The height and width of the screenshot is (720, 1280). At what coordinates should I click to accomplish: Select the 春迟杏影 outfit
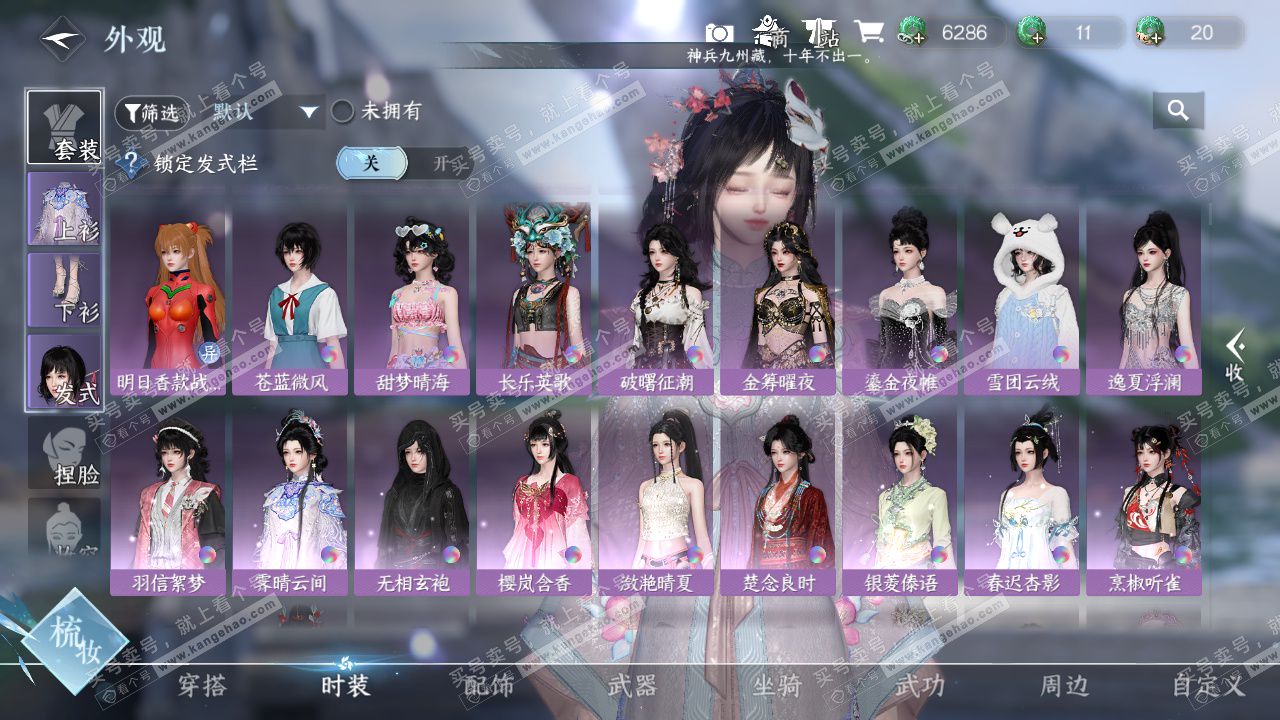(1021, 500)
